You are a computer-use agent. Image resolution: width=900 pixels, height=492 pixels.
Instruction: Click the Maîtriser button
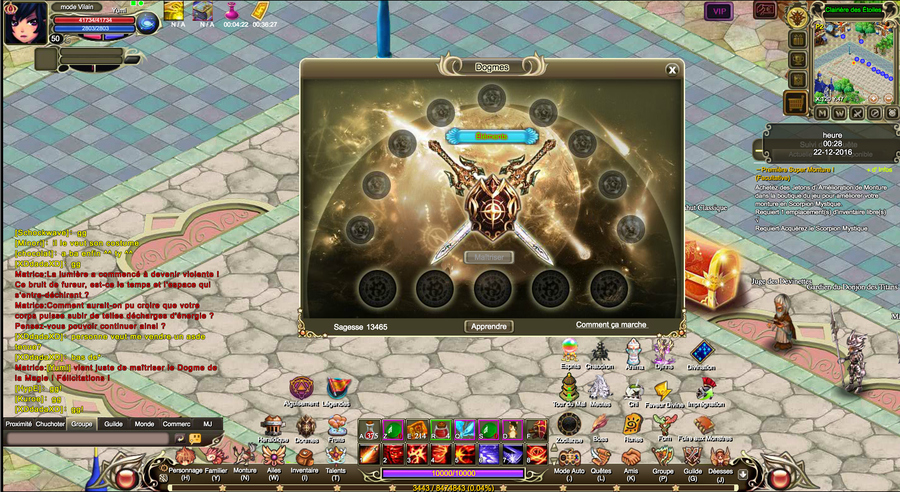[489, 257]
